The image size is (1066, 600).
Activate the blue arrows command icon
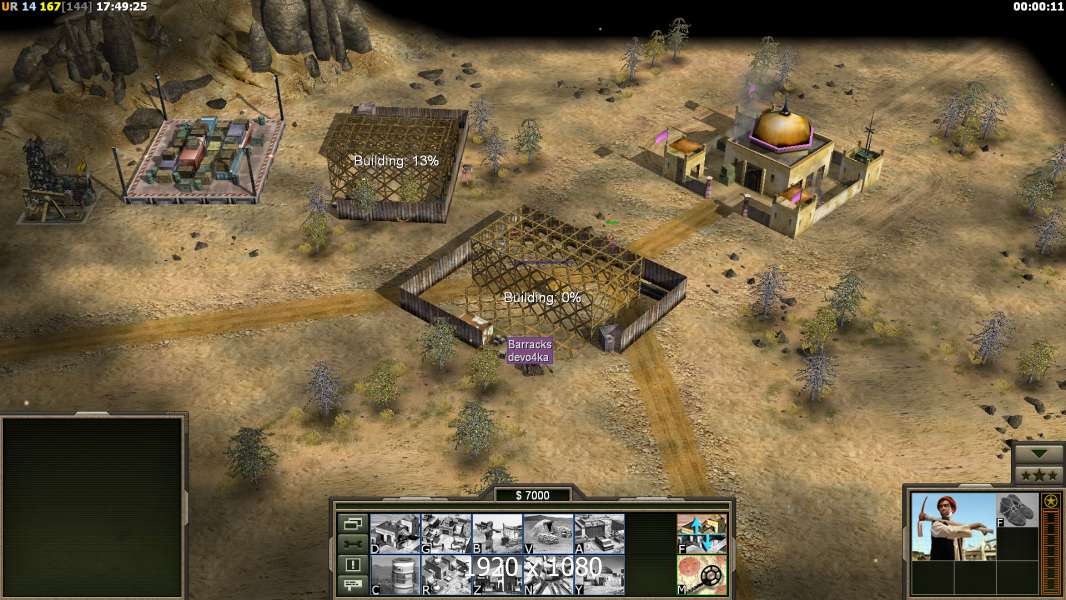[702, 533]
